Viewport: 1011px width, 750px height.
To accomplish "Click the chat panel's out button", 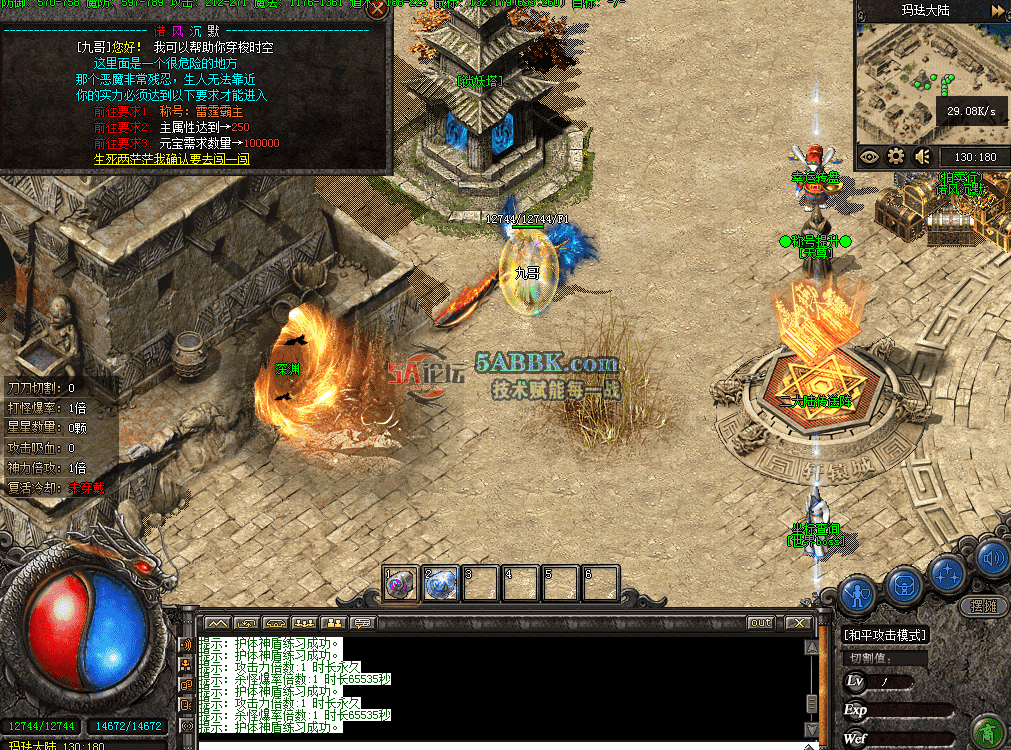I will [761, 623].
